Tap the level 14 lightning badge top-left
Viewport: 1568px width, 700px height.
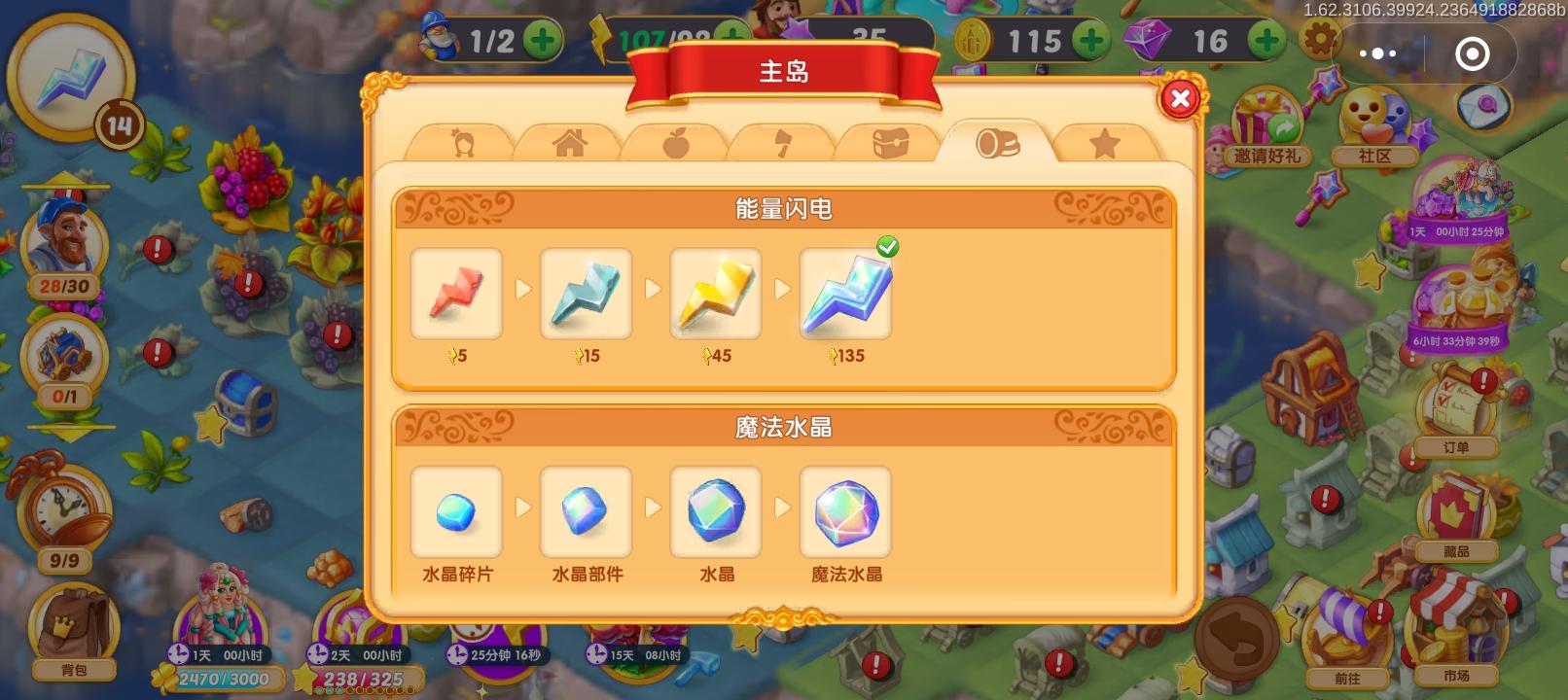point(73,73)
